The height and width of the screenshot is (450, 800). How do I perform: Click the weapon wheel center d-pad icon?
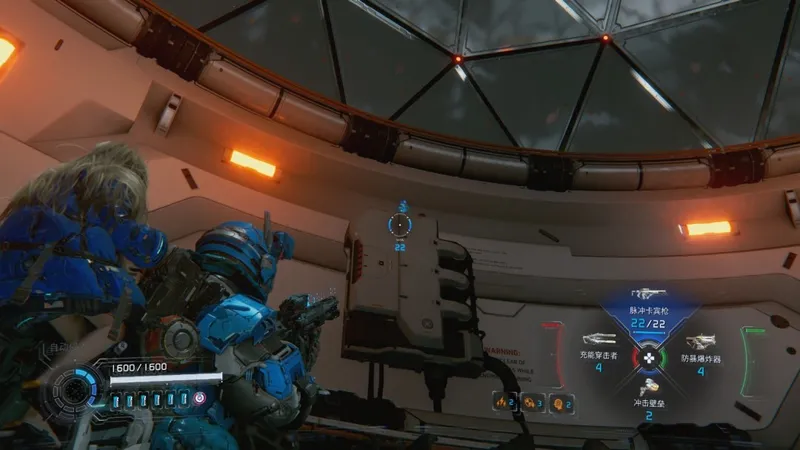coord(648,356)
